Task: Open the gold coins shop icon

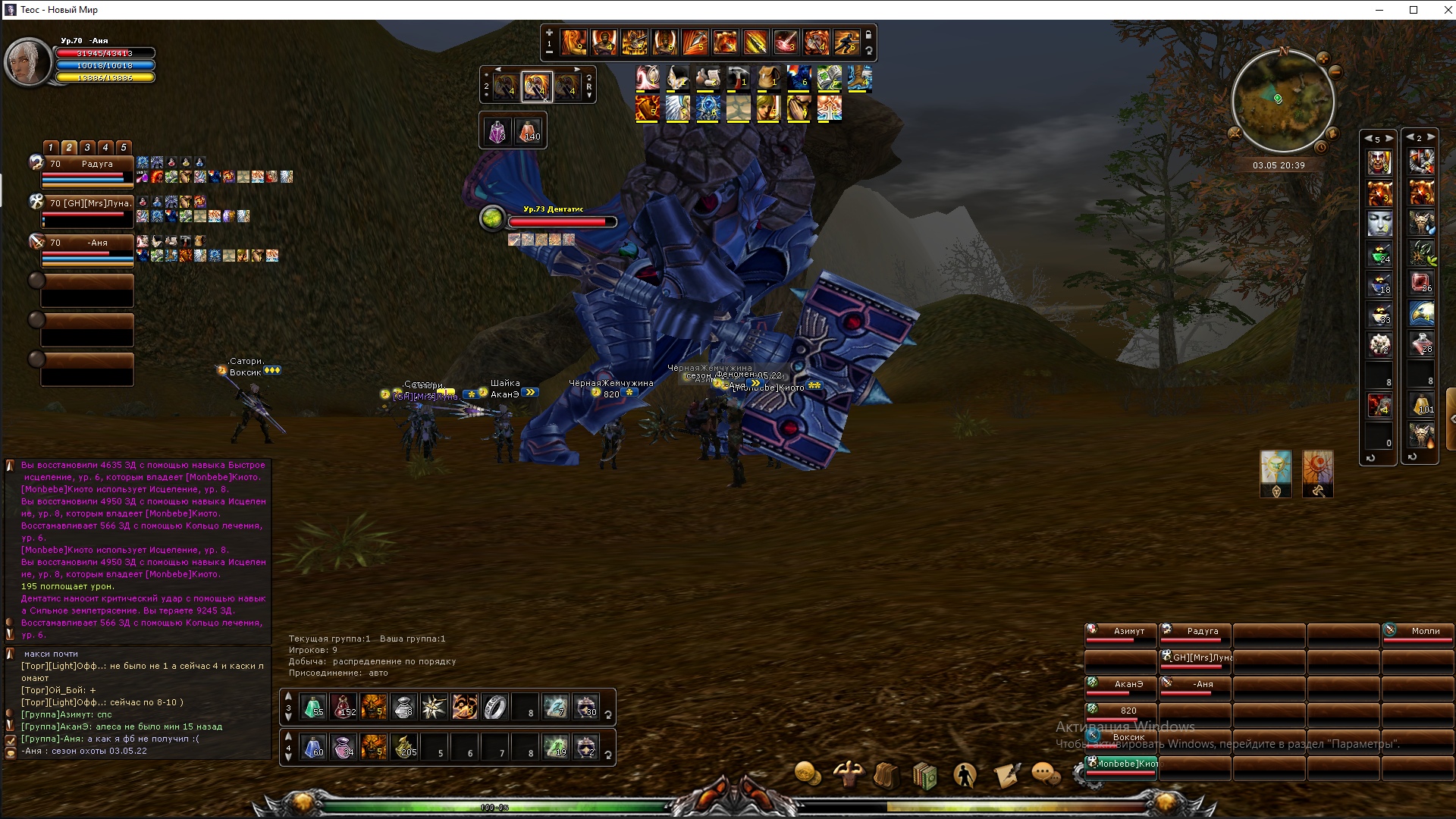Action: pyautogui.click(x=807, y=774)
